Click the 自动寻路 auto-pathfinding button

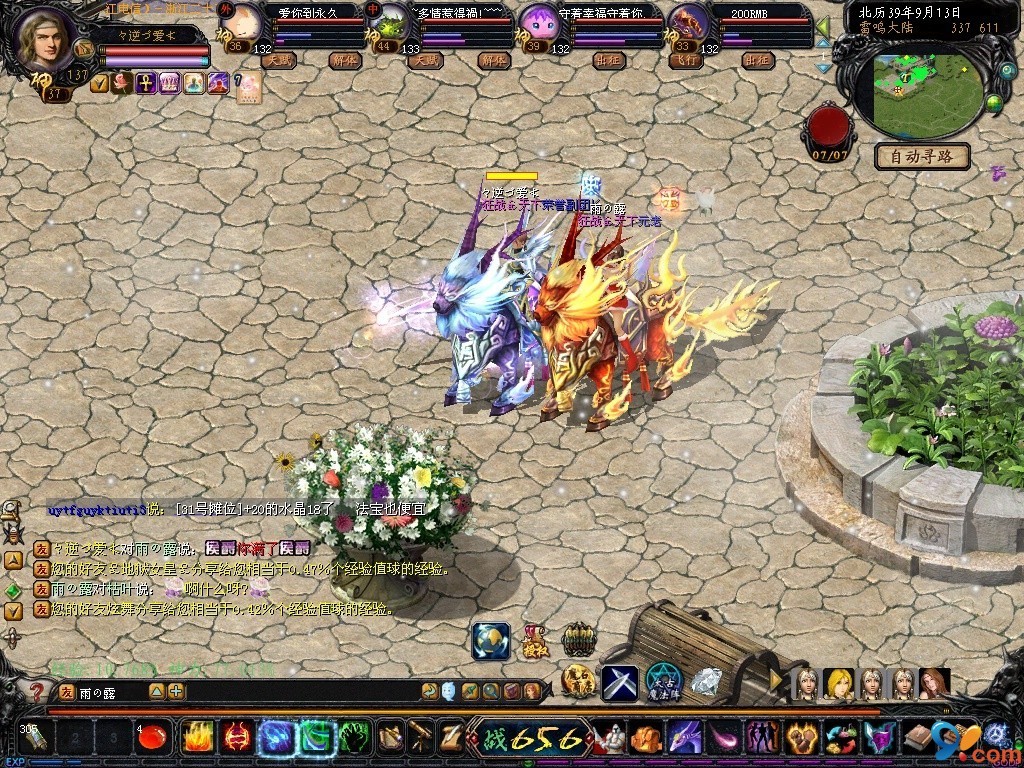922,156
